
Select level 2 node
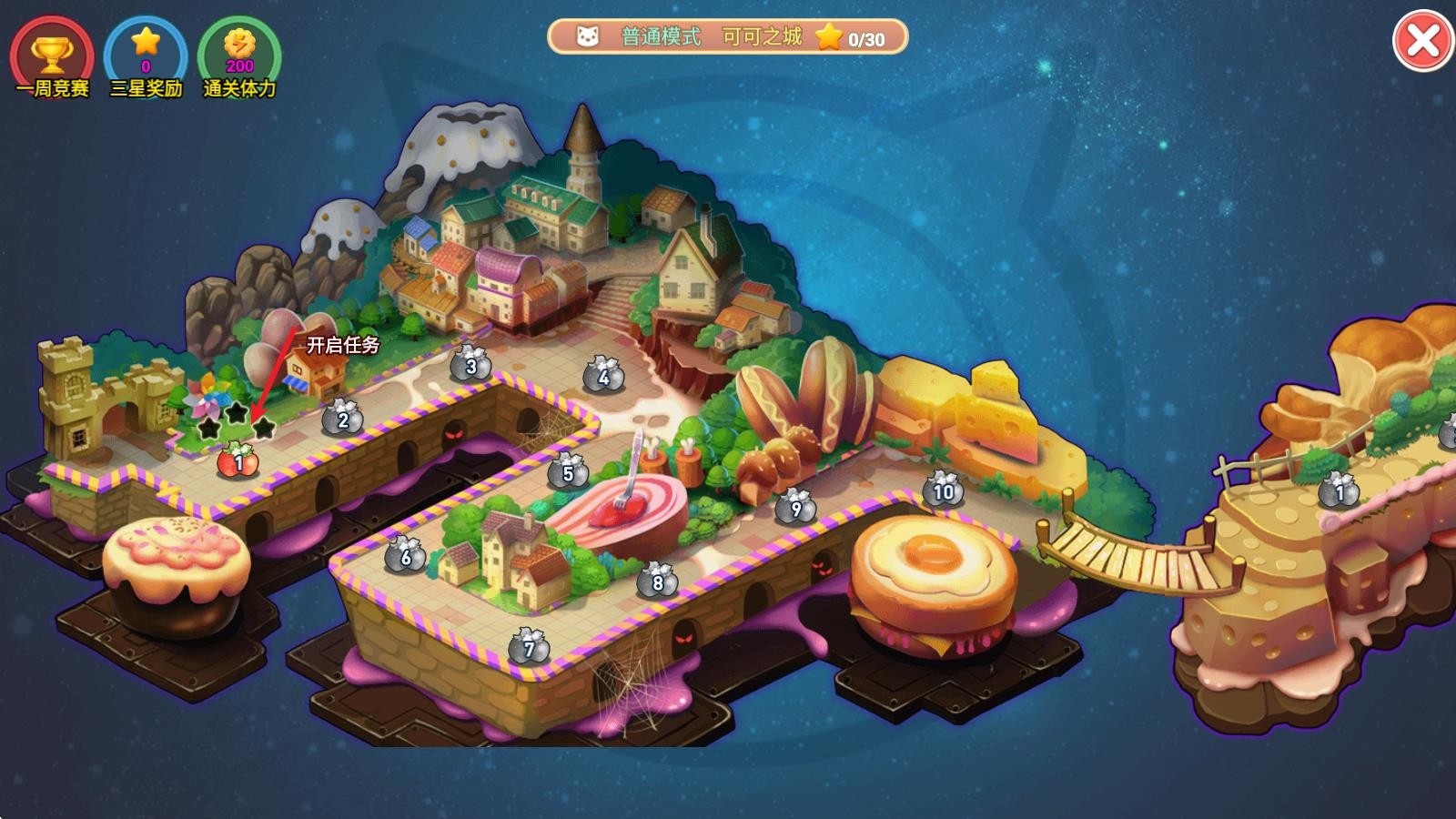coord(342,418)
